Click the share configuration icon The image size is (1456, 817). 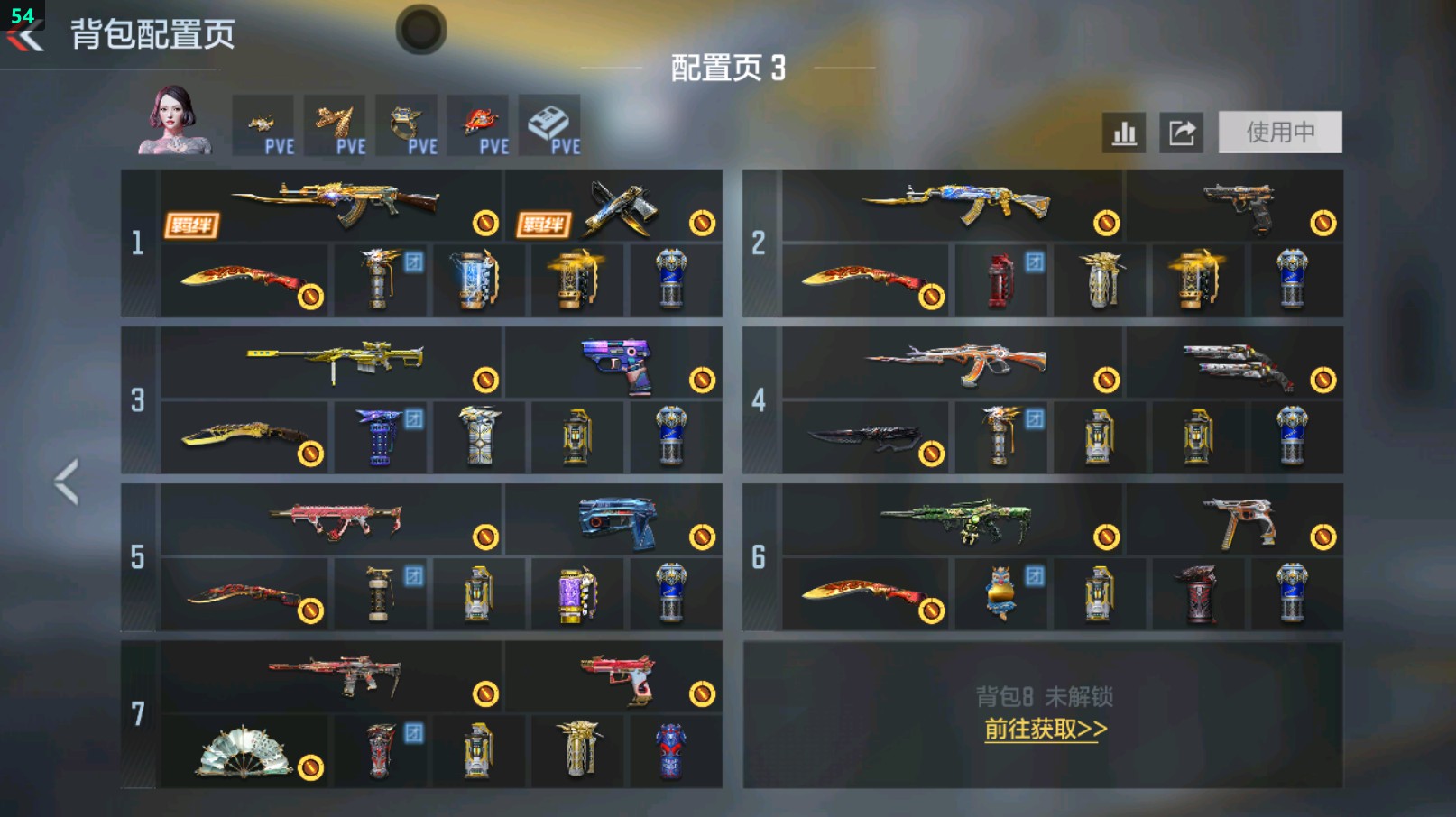(1183, 132)
